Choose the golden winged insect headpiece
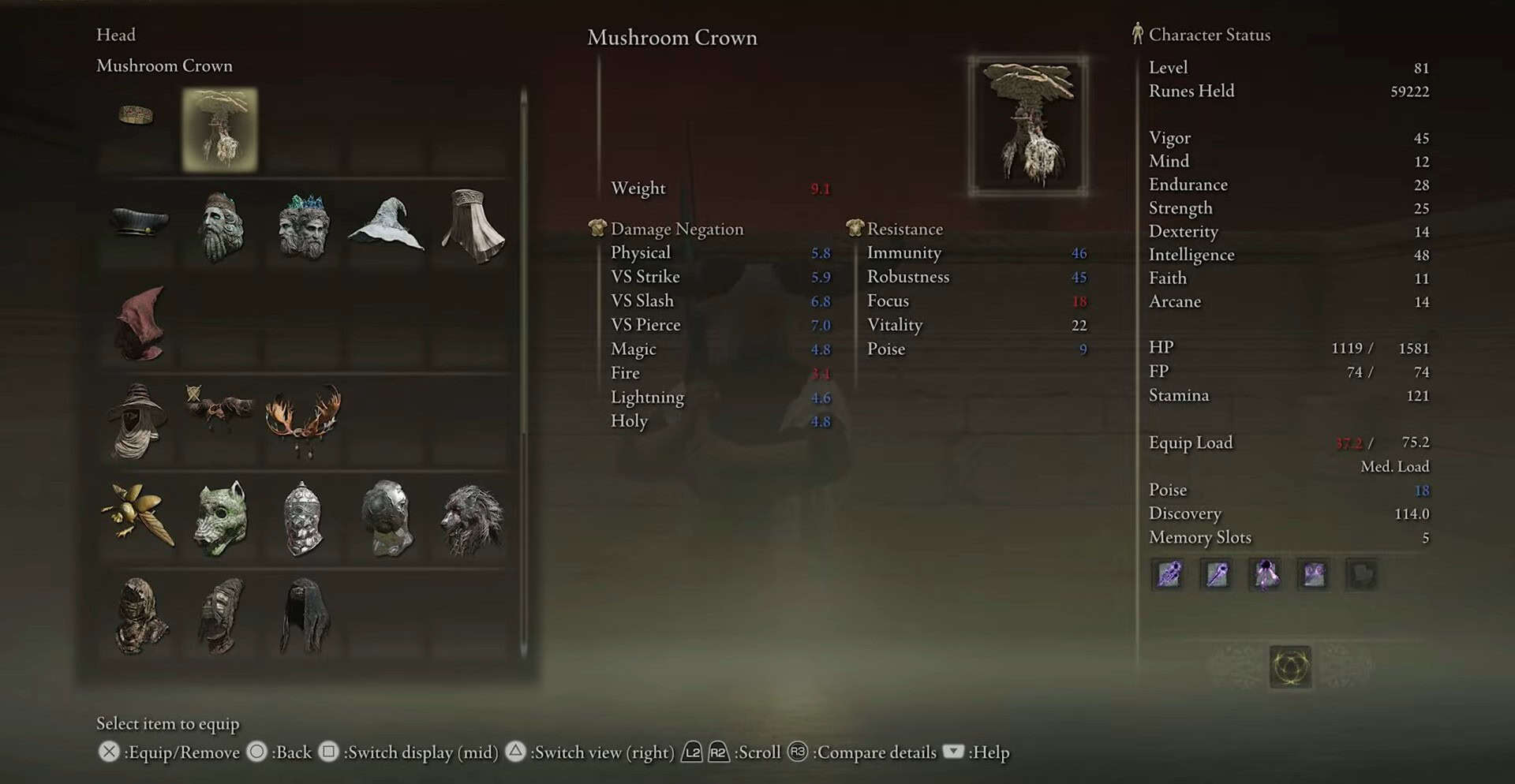 point(138,517)
